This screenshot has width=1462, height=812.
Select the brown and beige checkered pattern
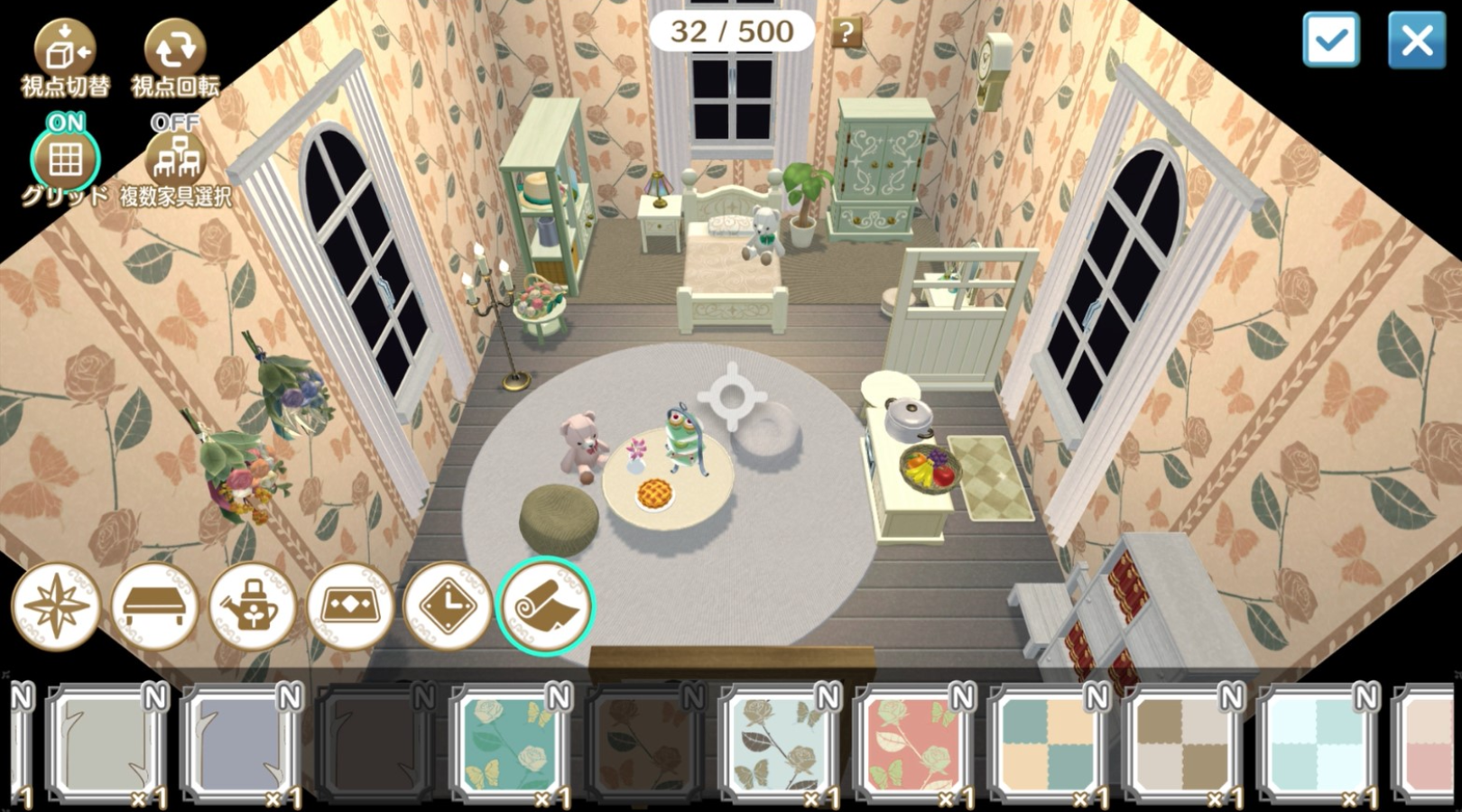[1182, 744]
